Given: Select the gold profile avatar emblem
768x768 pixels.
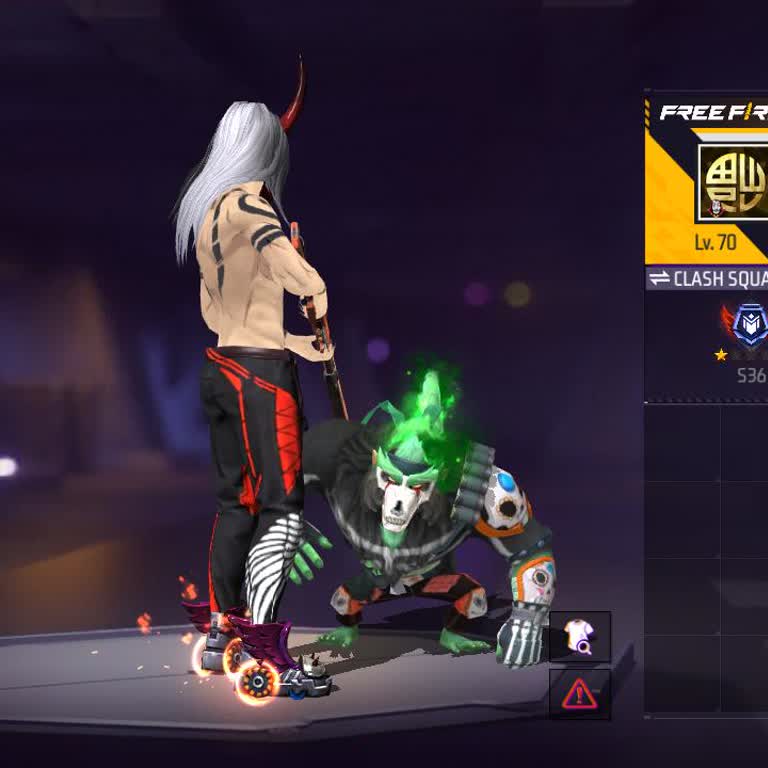Looking at the screenshot, I should [733, 183].
